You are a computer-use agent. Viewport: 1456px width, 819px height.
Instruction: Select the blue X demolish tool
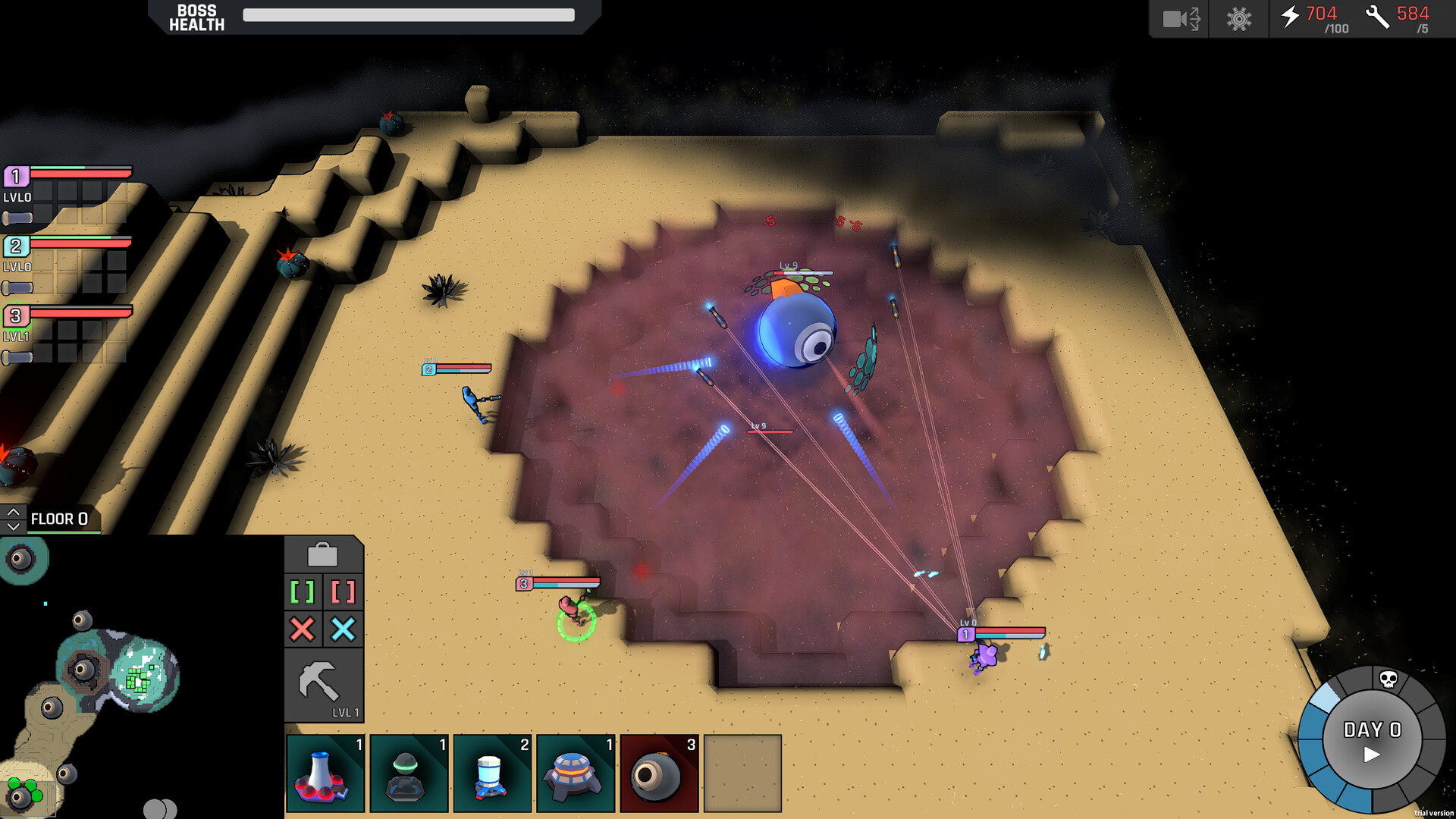coord(344,629)
